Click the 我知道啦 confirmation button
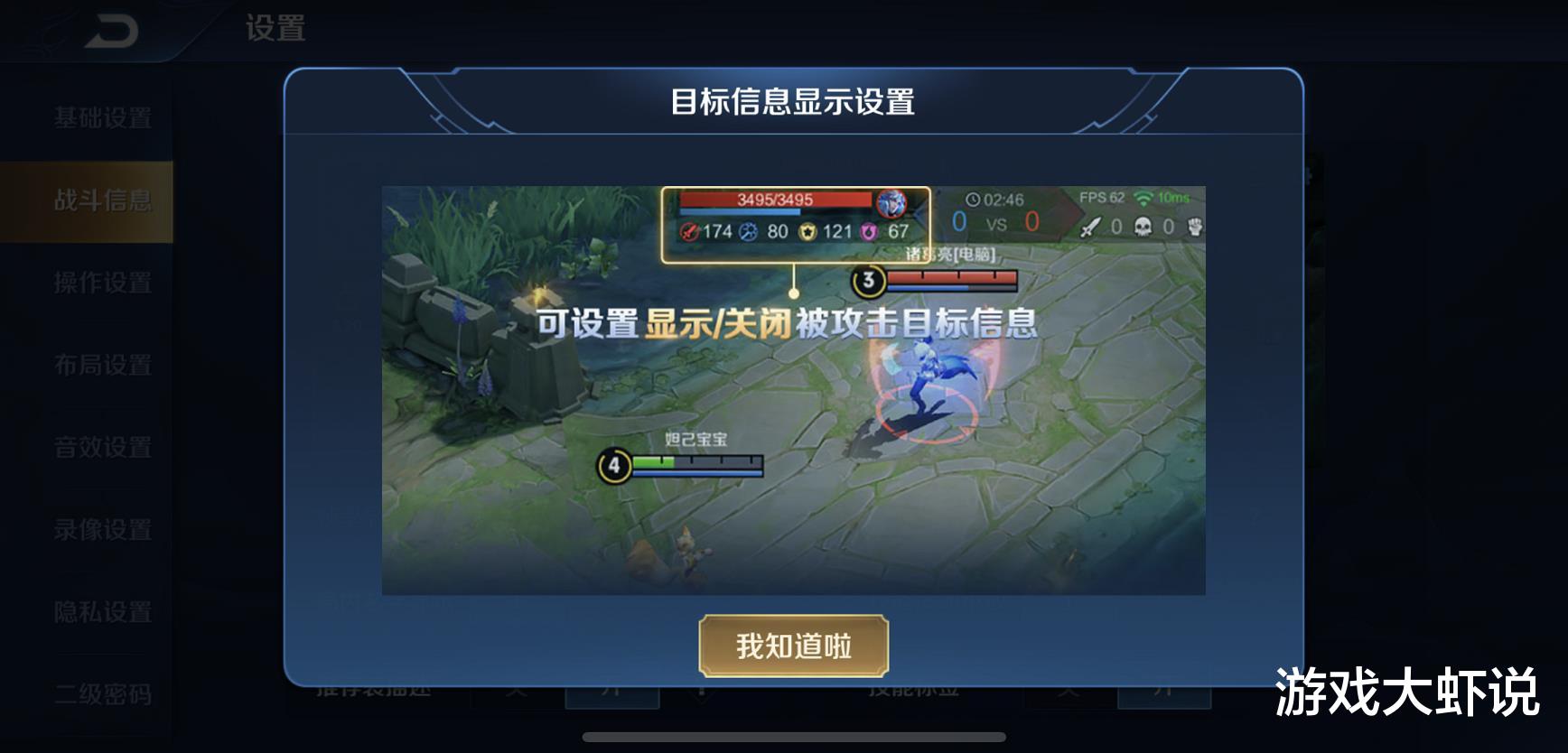 click(793, 646)
